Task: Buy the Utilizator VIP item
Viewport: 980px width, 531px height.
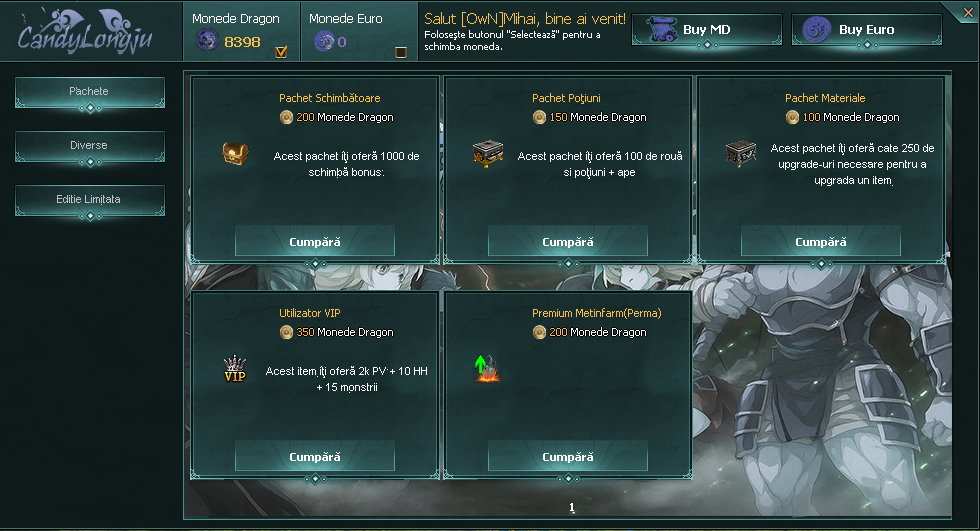Action: [x=315, y=457]
